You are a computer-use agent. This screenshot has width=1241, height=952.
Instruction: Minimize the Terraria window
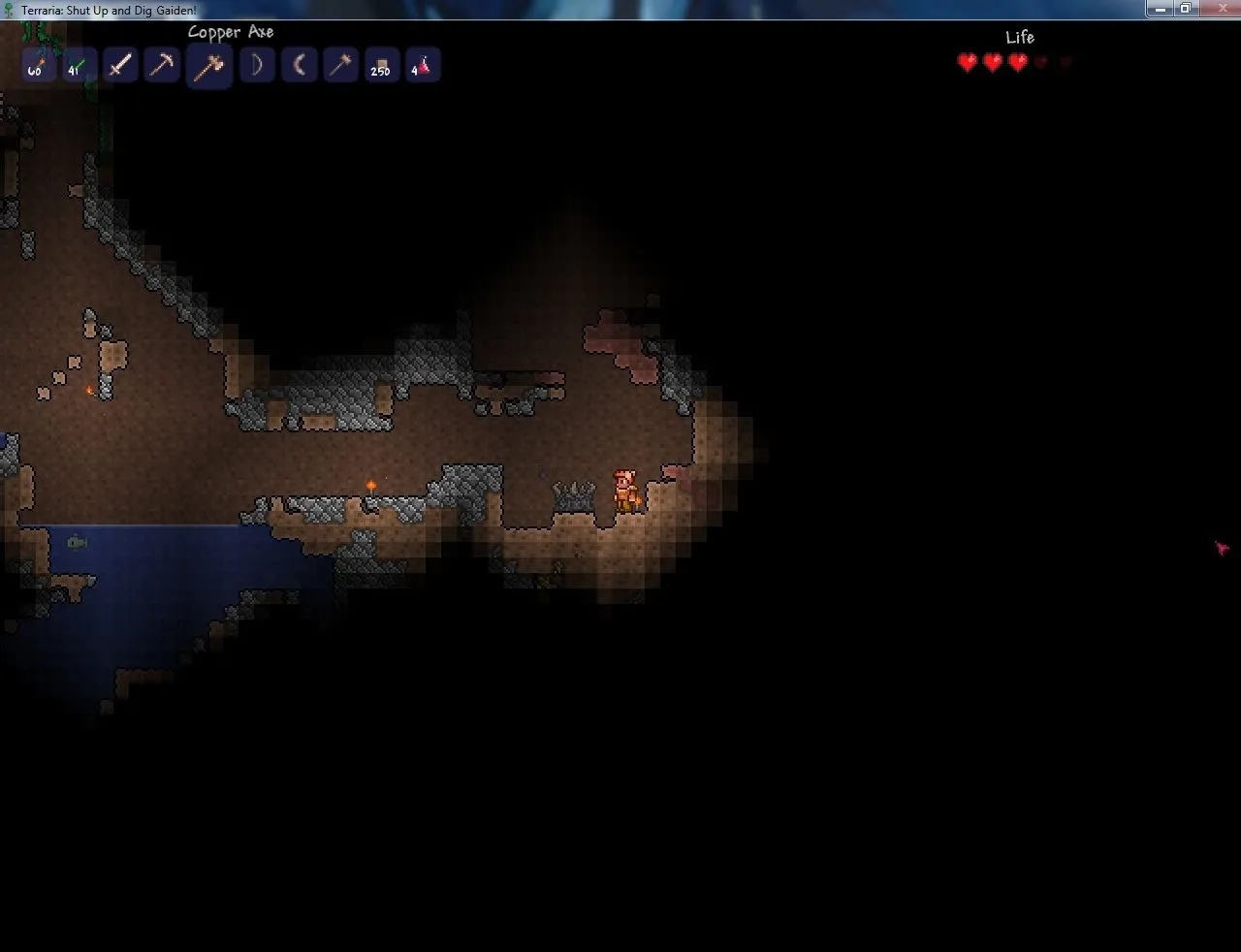pyautogui.click(x=1160, y=8)
